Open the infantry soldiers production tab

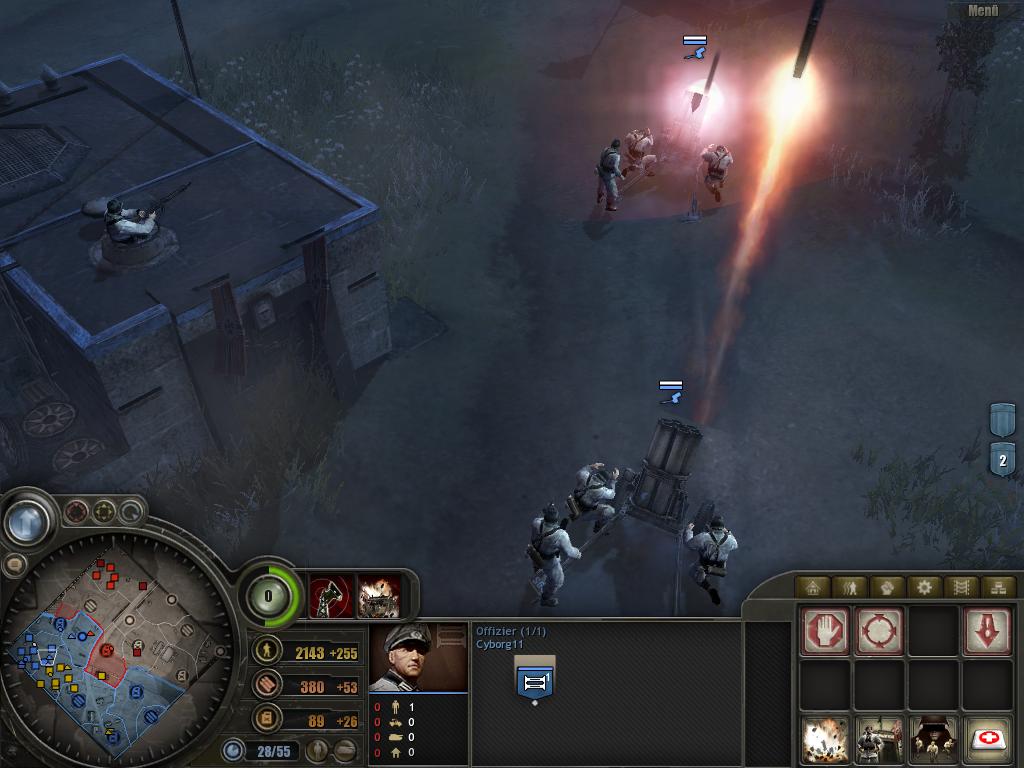[850, 587]
